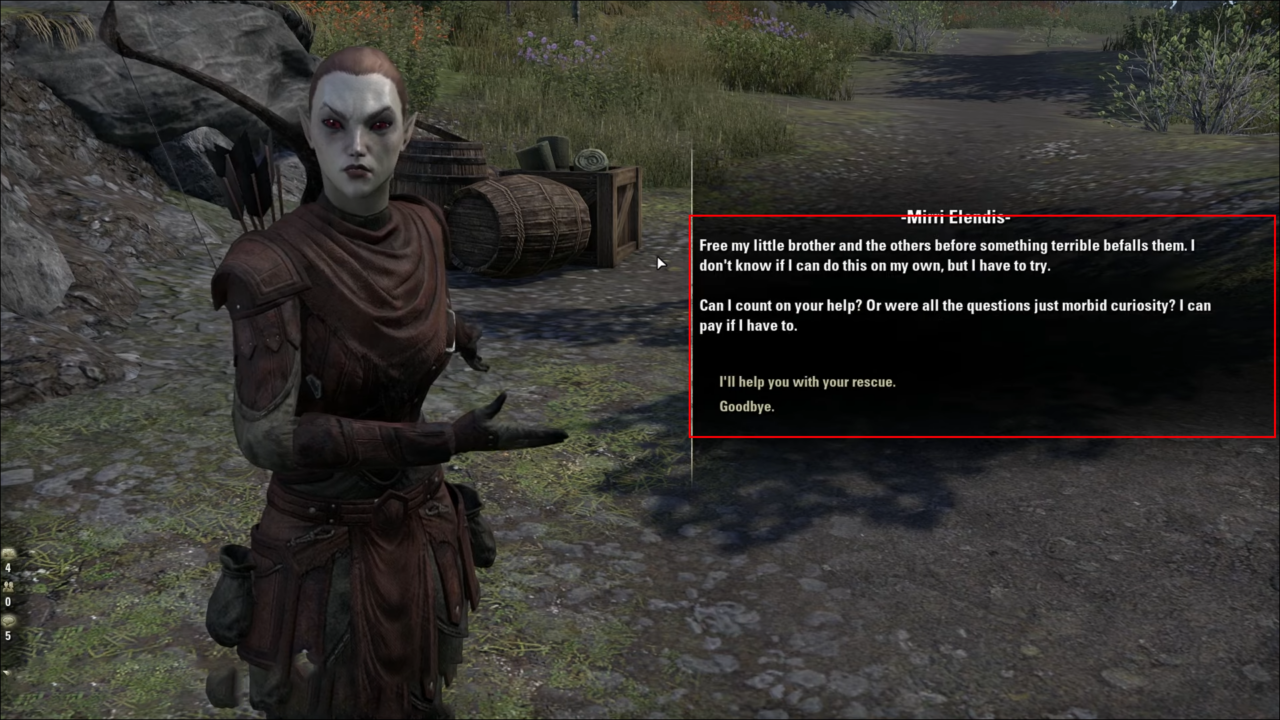Click the notification icon above the 5 counter
The width and height of the screenshot is (1280, 720).
point(8,620)
